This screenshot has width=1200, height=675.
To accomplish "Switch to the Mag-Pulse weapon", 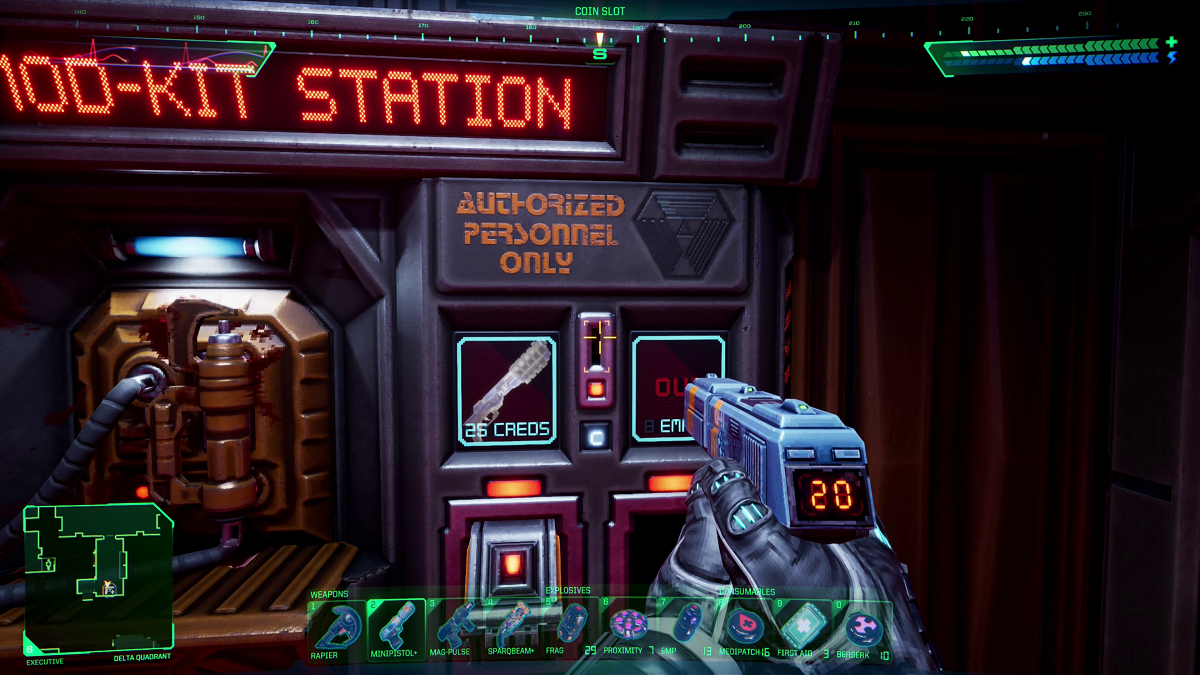I will 455,625.
